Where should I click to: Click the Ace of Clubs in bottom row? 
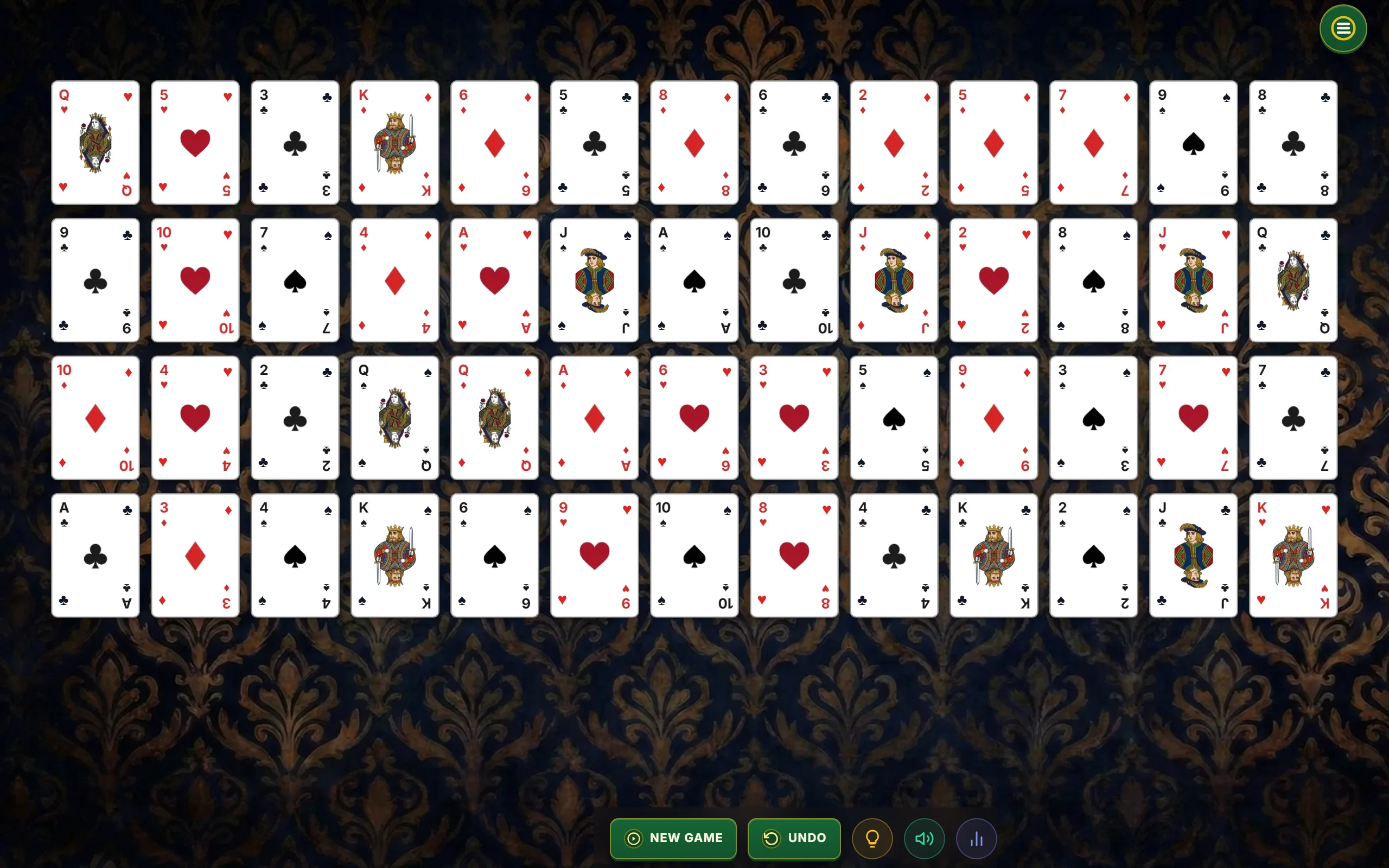95,555
